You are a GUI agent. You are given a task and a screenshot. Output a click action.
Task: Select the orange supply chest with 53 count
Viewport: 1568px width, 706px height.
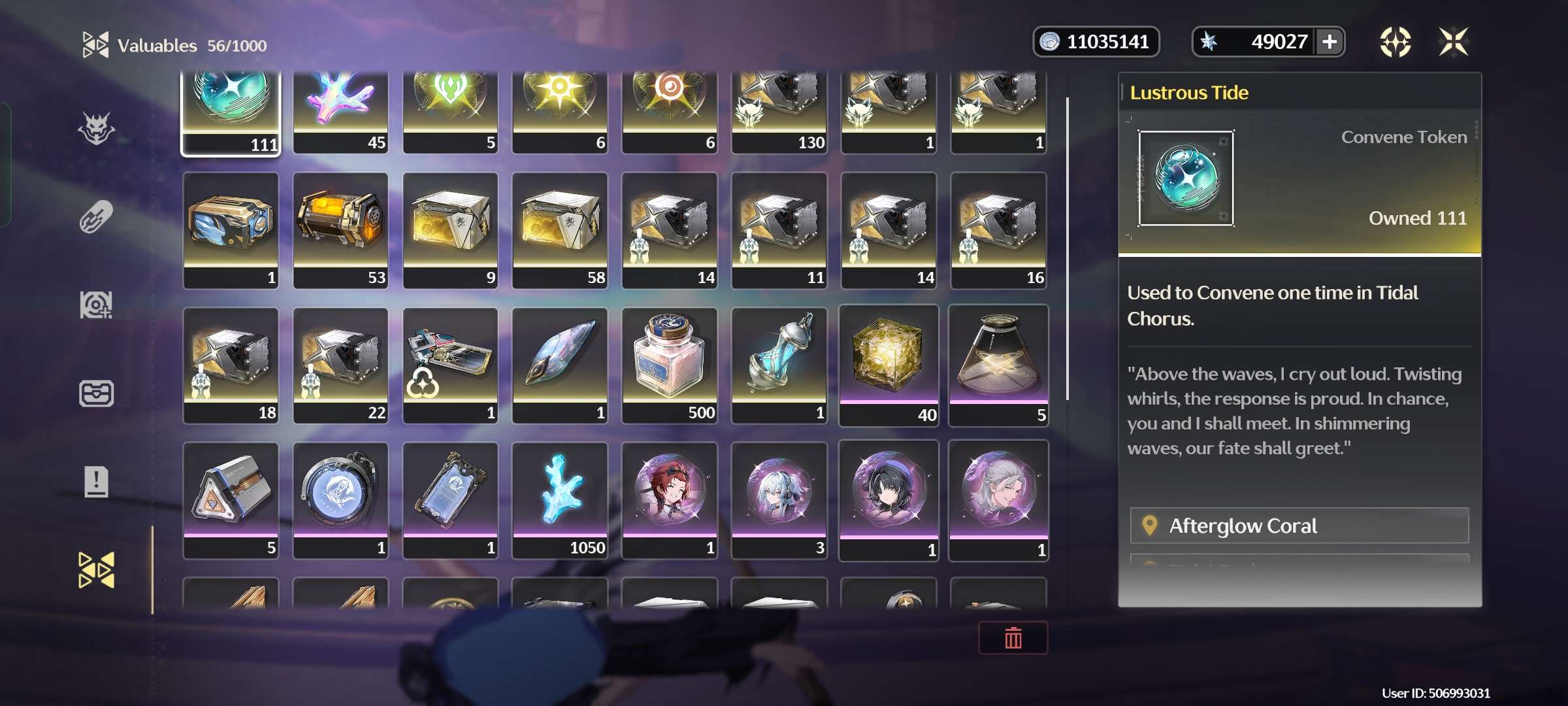pos(340,230)
